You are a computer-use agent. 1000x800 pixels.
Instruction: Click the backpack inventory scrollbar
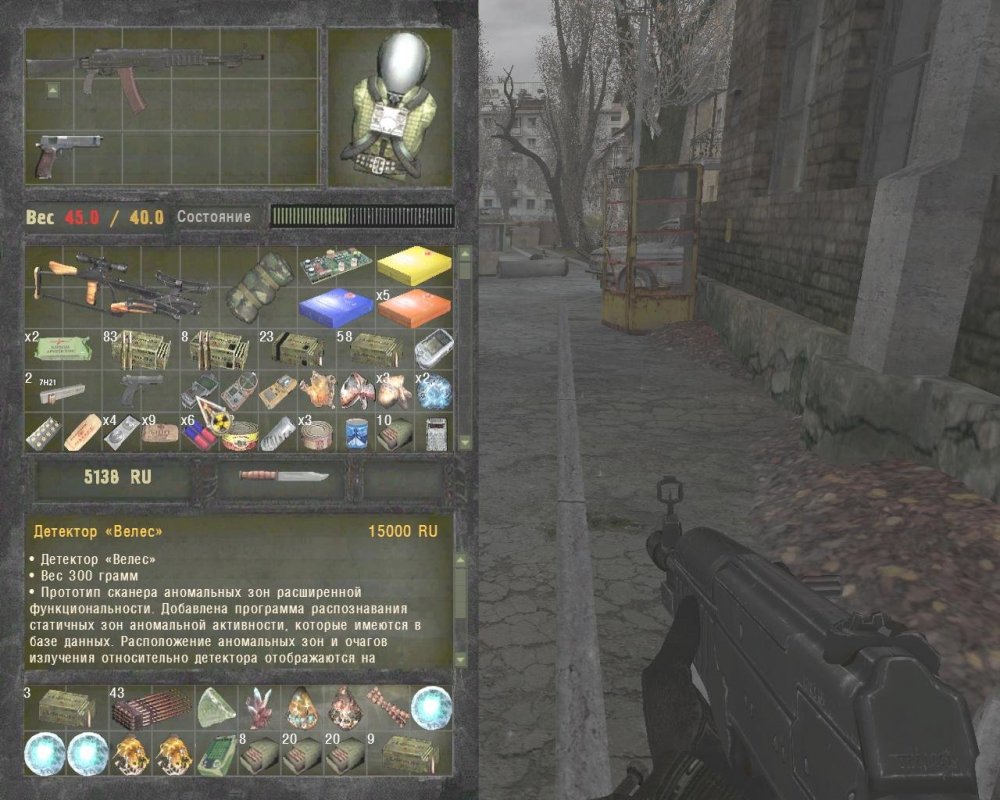(464, 350)
